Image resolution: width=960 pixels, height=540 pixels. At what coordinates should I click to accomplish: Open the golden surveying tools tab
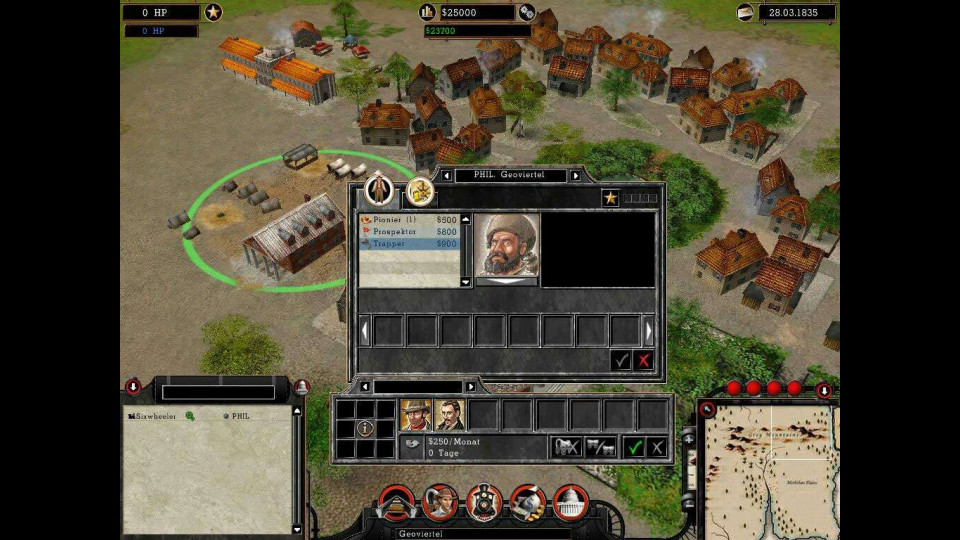(418, 192)
